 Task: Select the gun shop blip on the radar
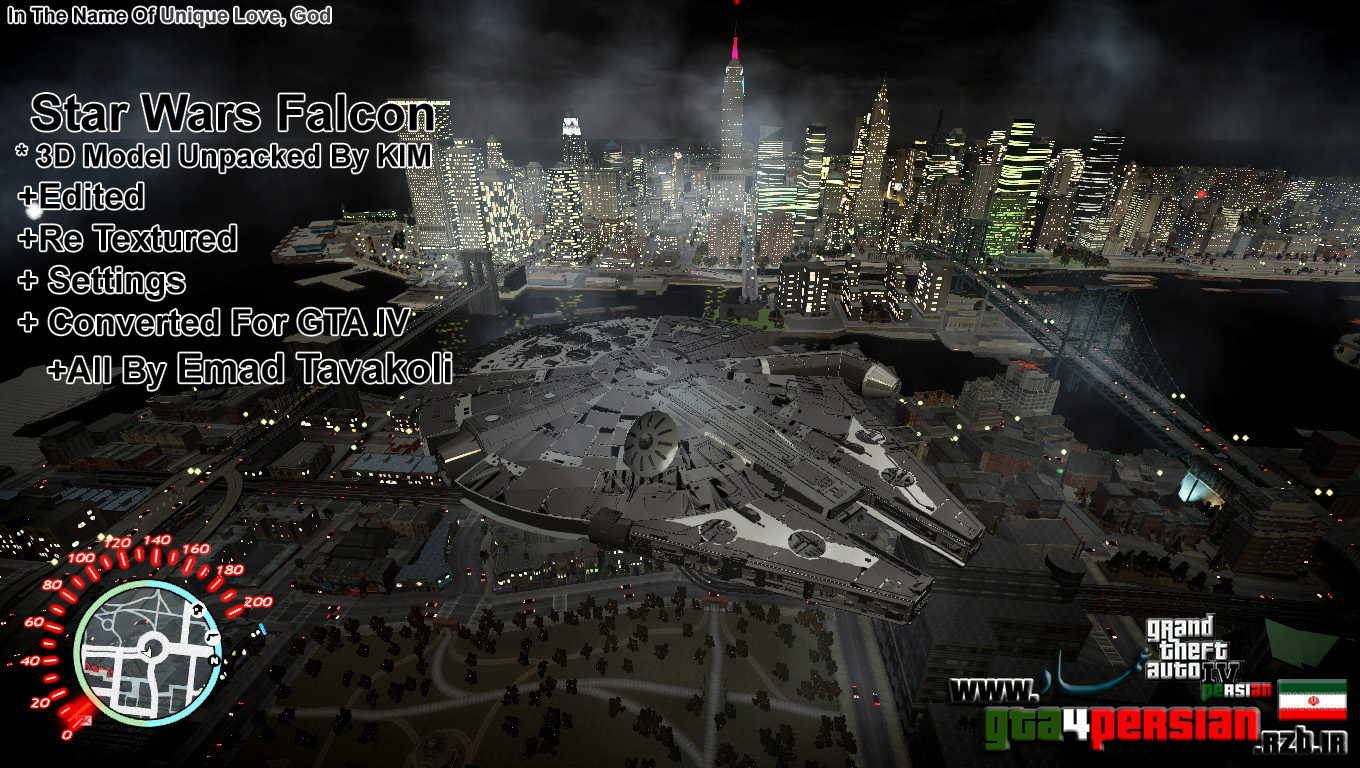tap(212, 637)
